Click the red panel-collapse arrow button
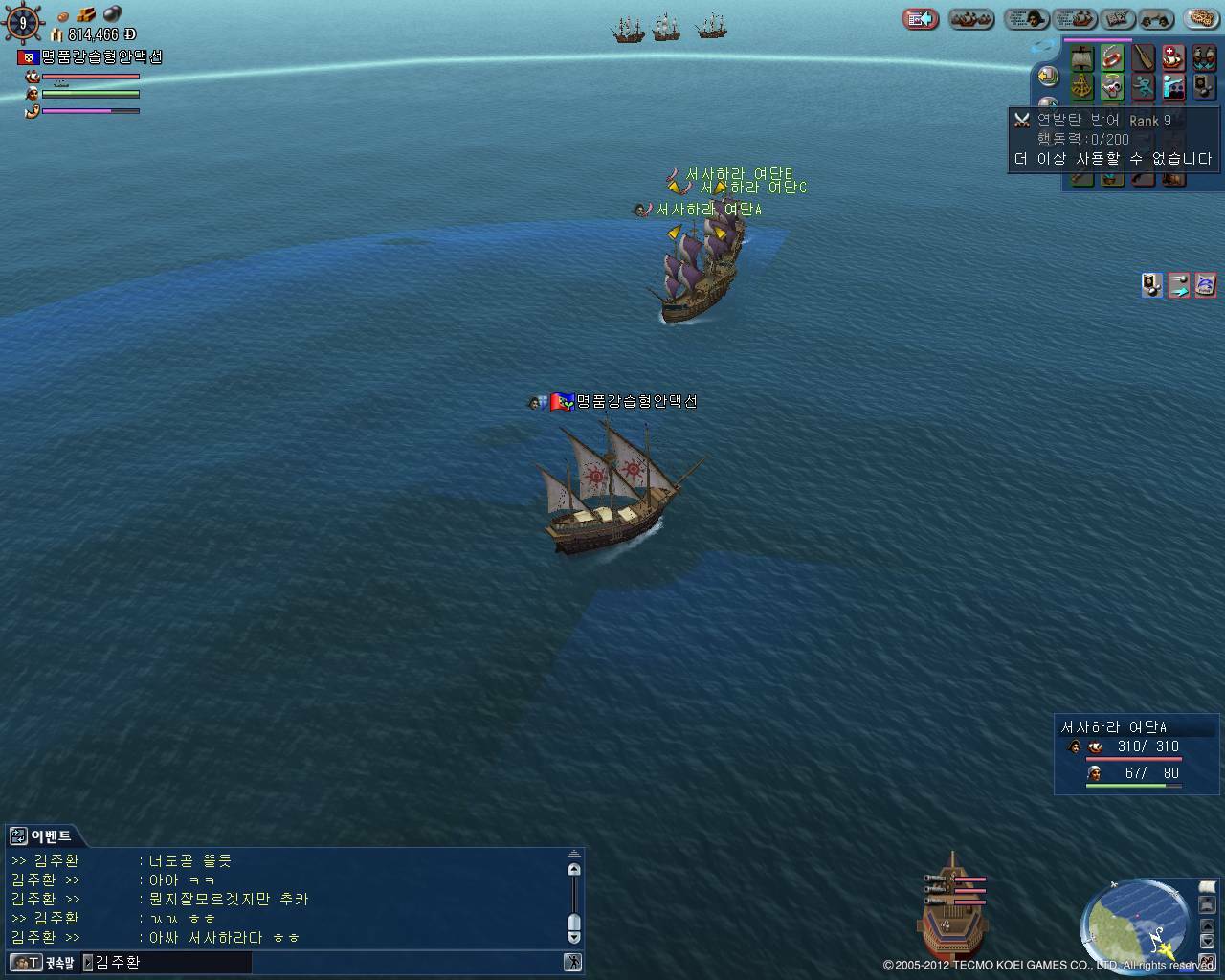 pyautogui.click(x=921, y=19)
